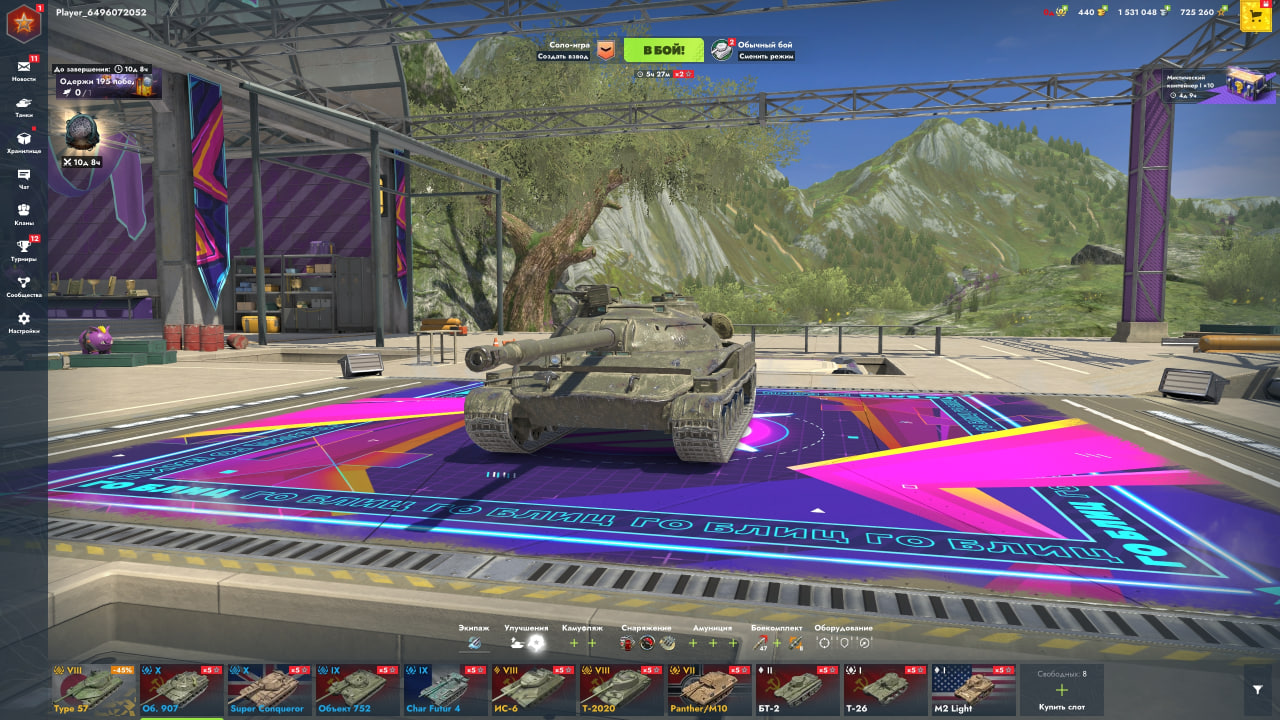Open the Танки tanks menu
Screen dimensions: 1280x720
point(23,106)
